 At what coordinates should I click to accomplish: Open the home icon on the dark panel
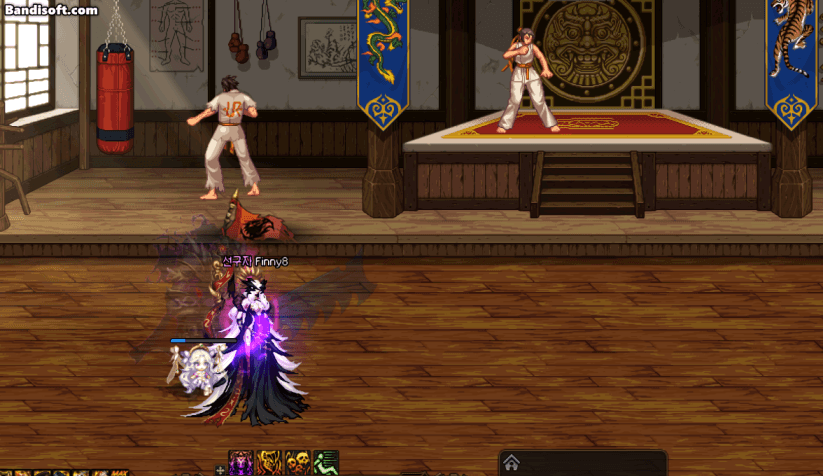[511, 463]
